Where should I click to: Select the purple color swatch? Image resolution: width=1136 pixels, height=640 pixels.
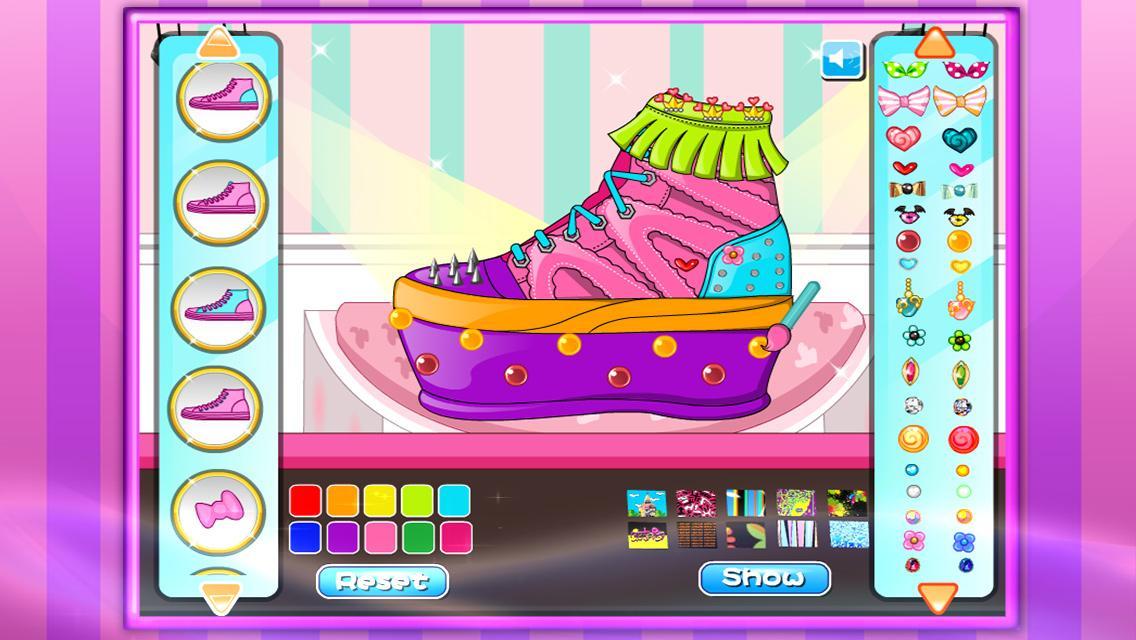[x=343, y=537]
